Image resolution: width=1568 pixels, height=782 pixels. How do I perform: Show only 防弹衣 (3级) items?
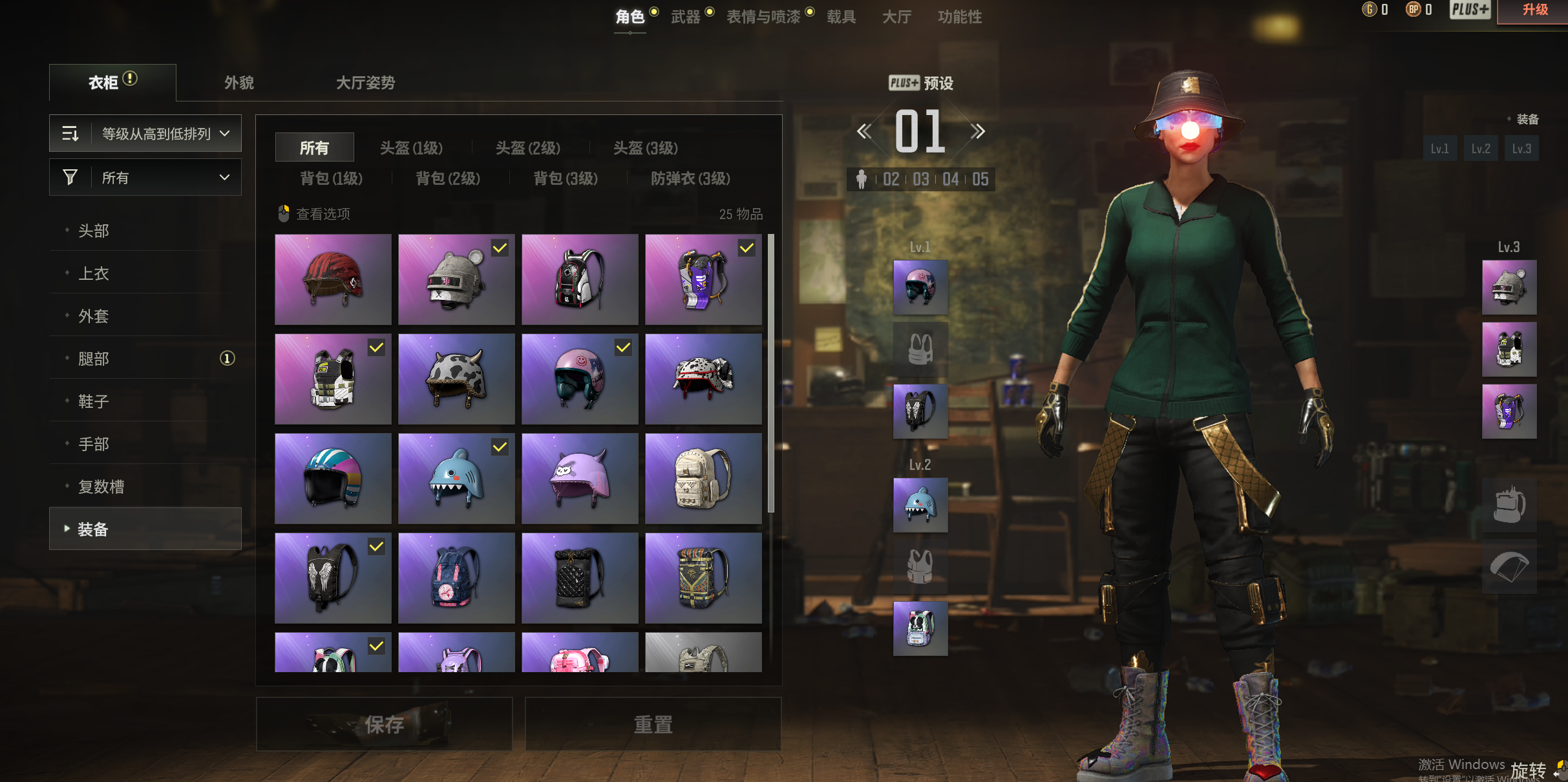pos(690,178)
